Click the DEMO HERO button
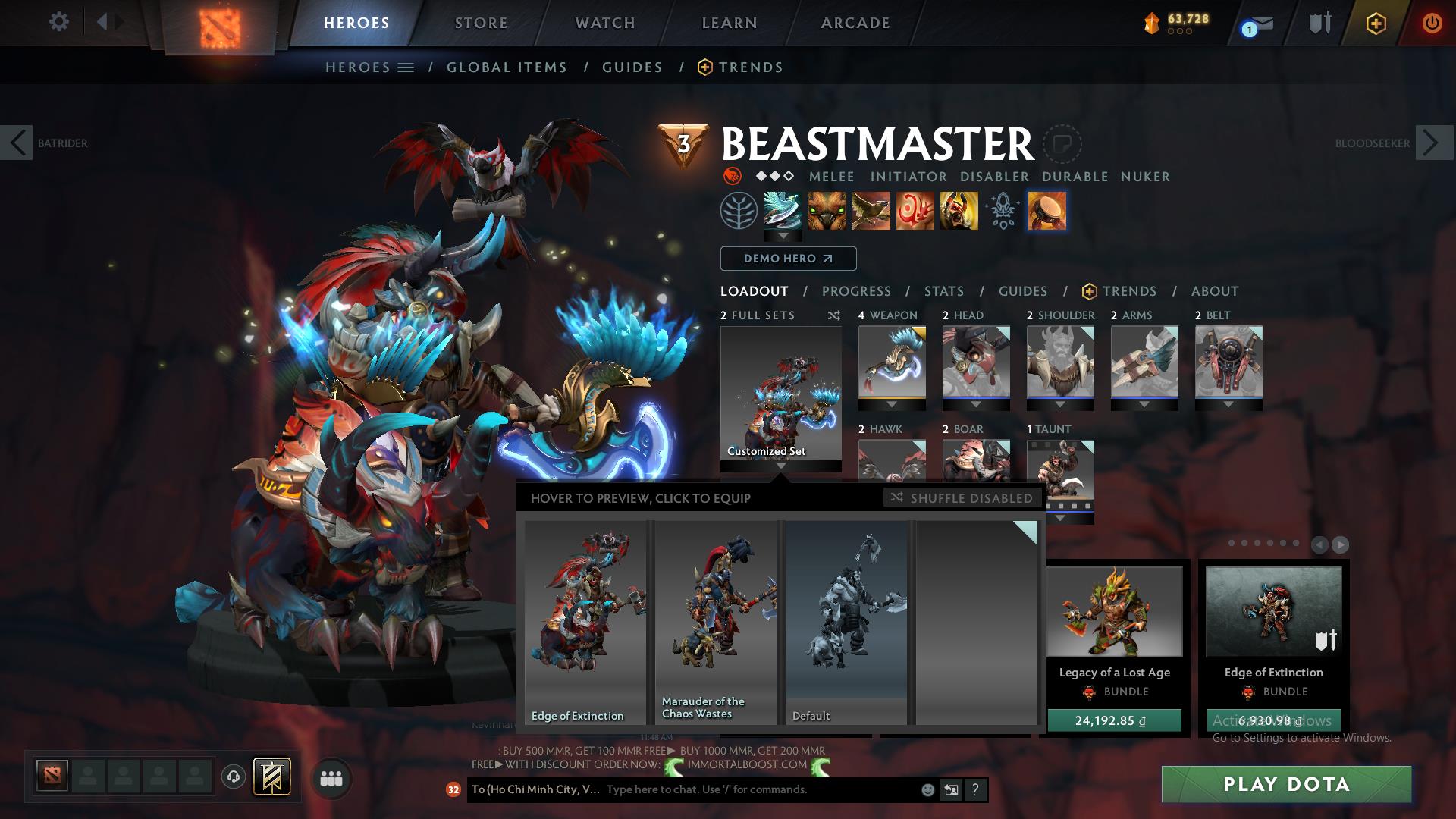The height and width of the screenshot is (819, 1456). click(x=787, y=259)
